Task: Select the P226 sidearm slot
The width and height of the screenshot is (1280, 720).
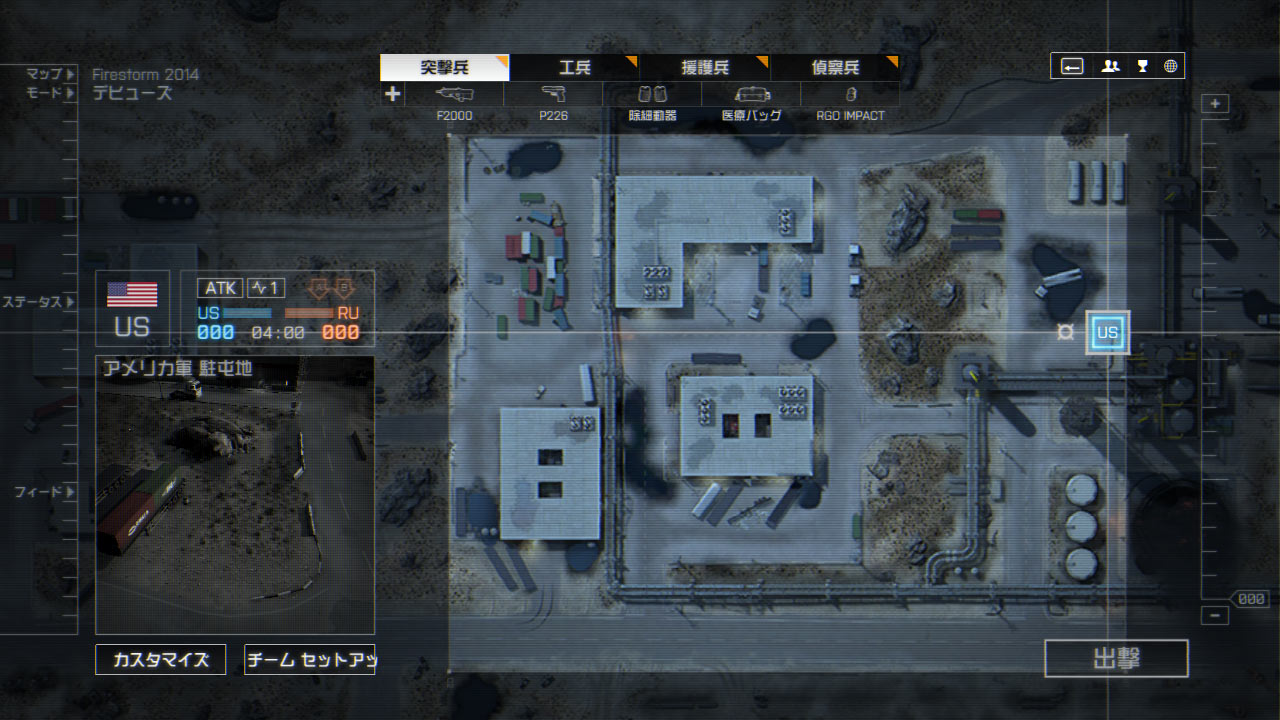Action: pos(553,102)
